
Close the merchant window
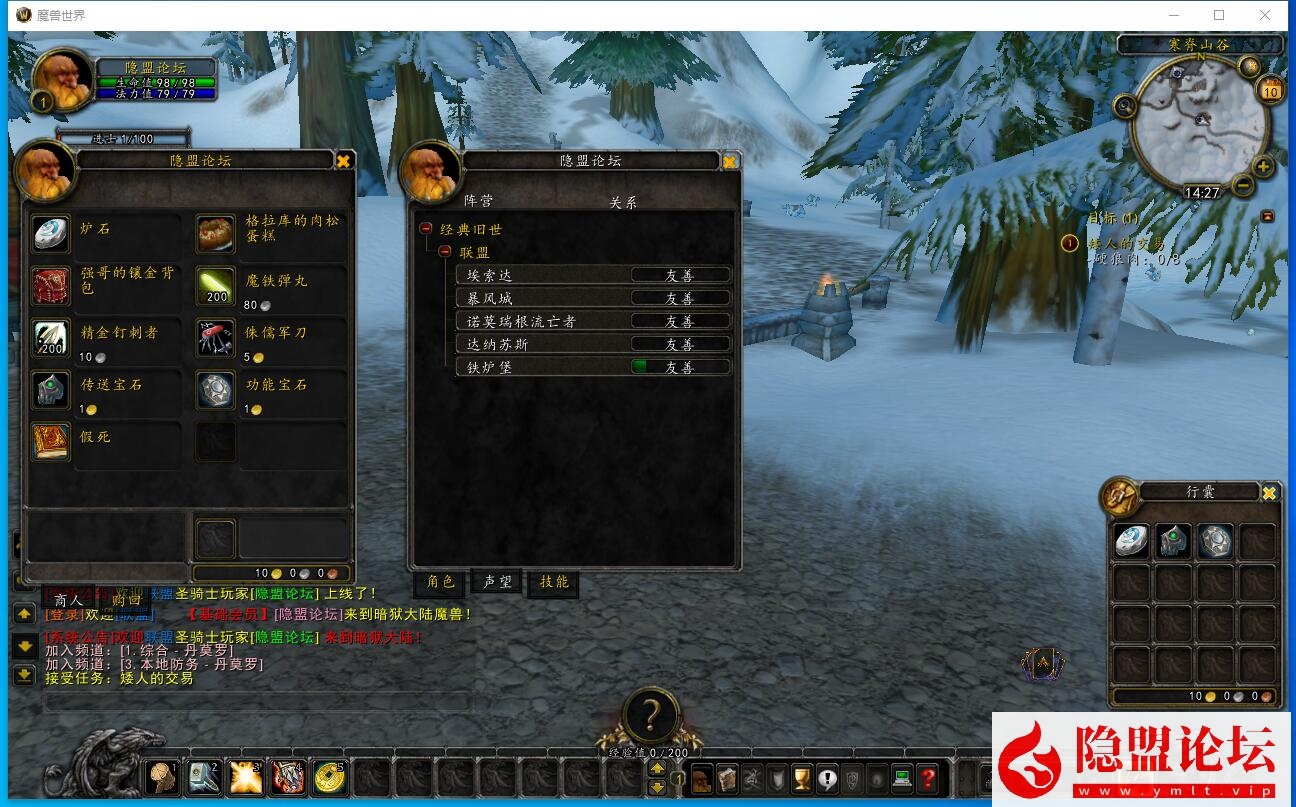coord(343,160)
